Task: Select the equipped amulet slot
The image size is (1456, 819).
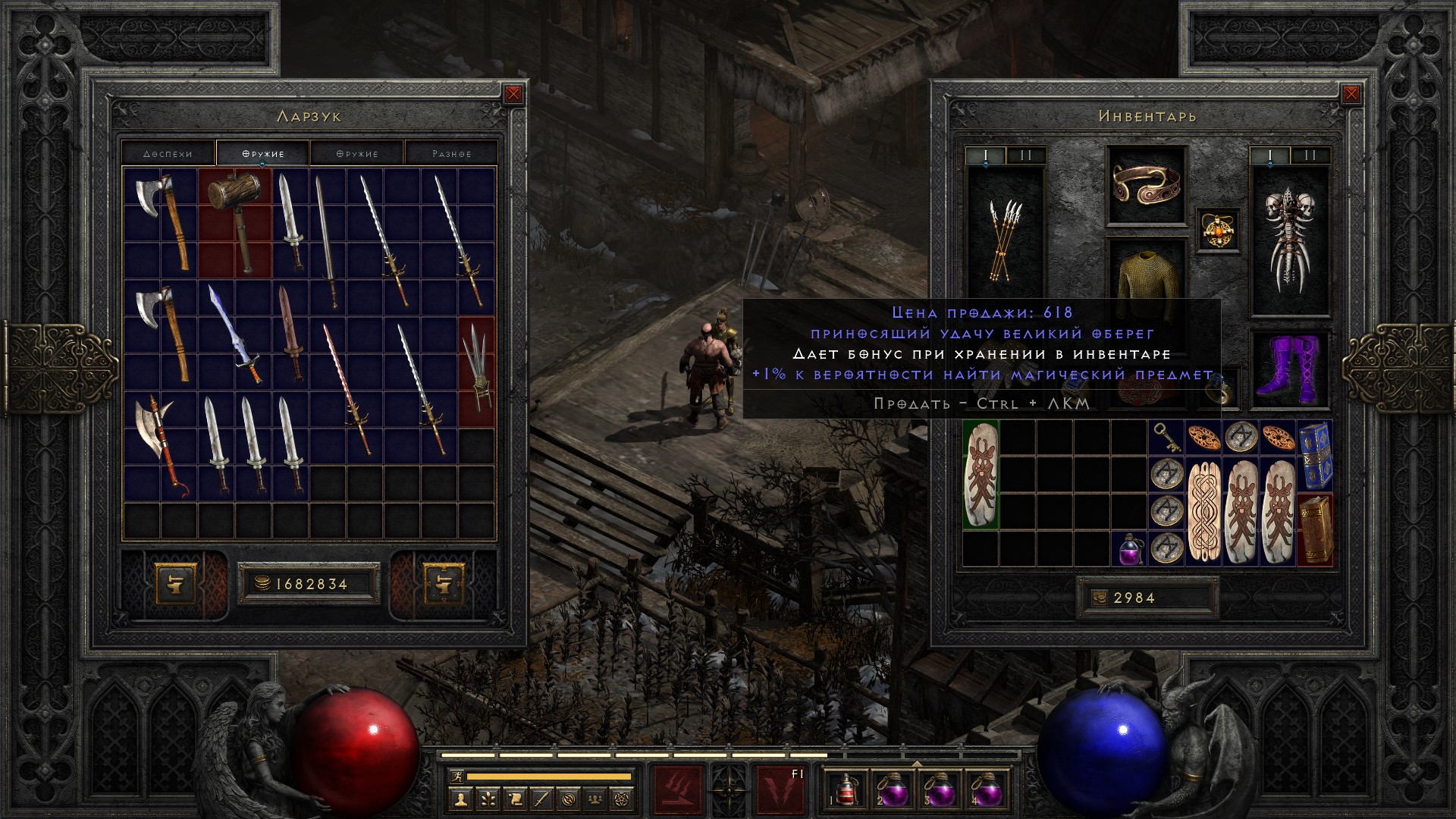Action: [1219, 229]
